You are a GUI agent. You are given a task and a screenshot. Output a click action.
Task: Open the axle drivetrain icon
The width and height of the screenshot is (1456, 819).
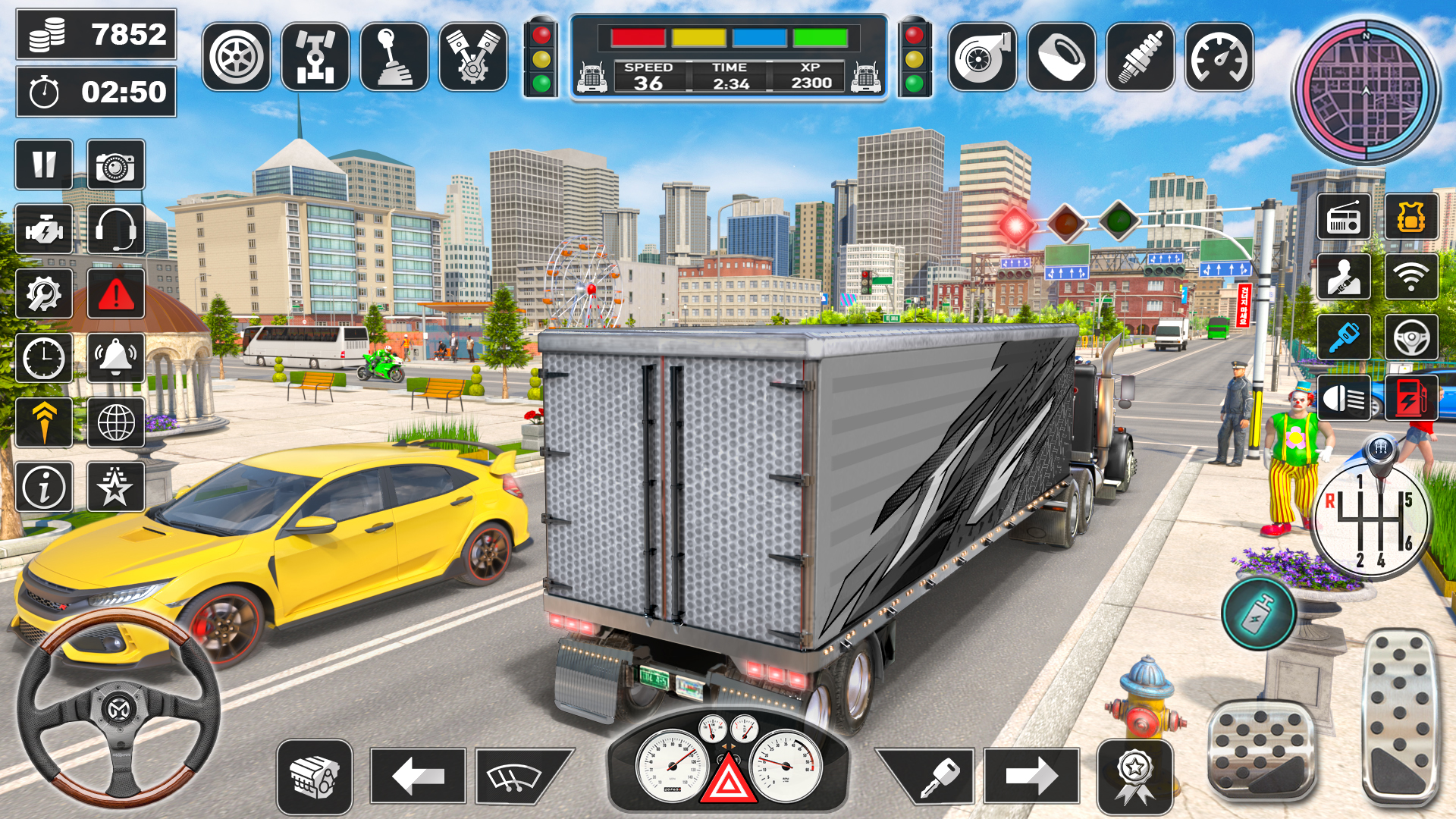coord(316,57)
